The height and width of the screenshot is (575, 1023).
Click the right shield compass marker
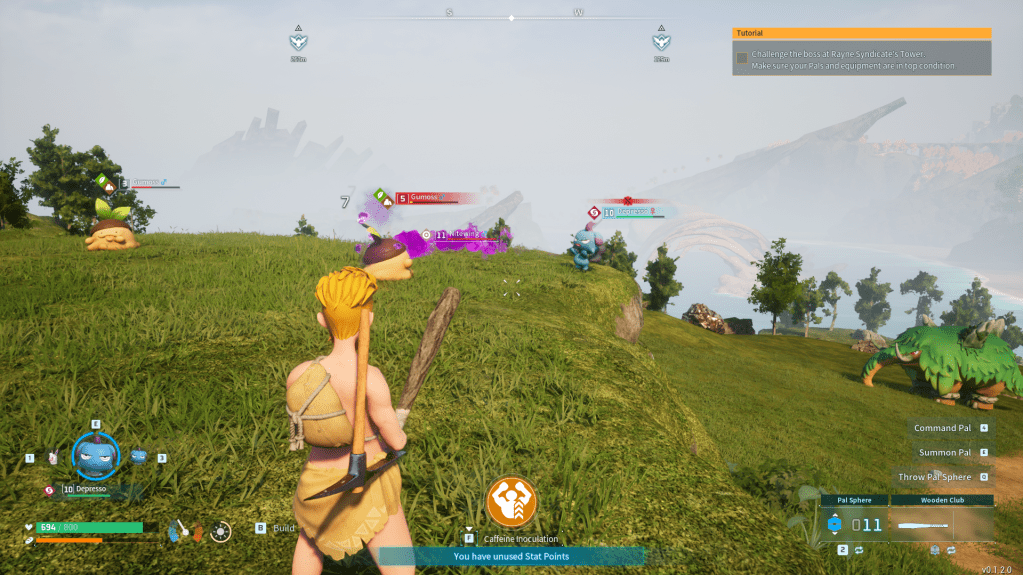[x=661, y=42]
